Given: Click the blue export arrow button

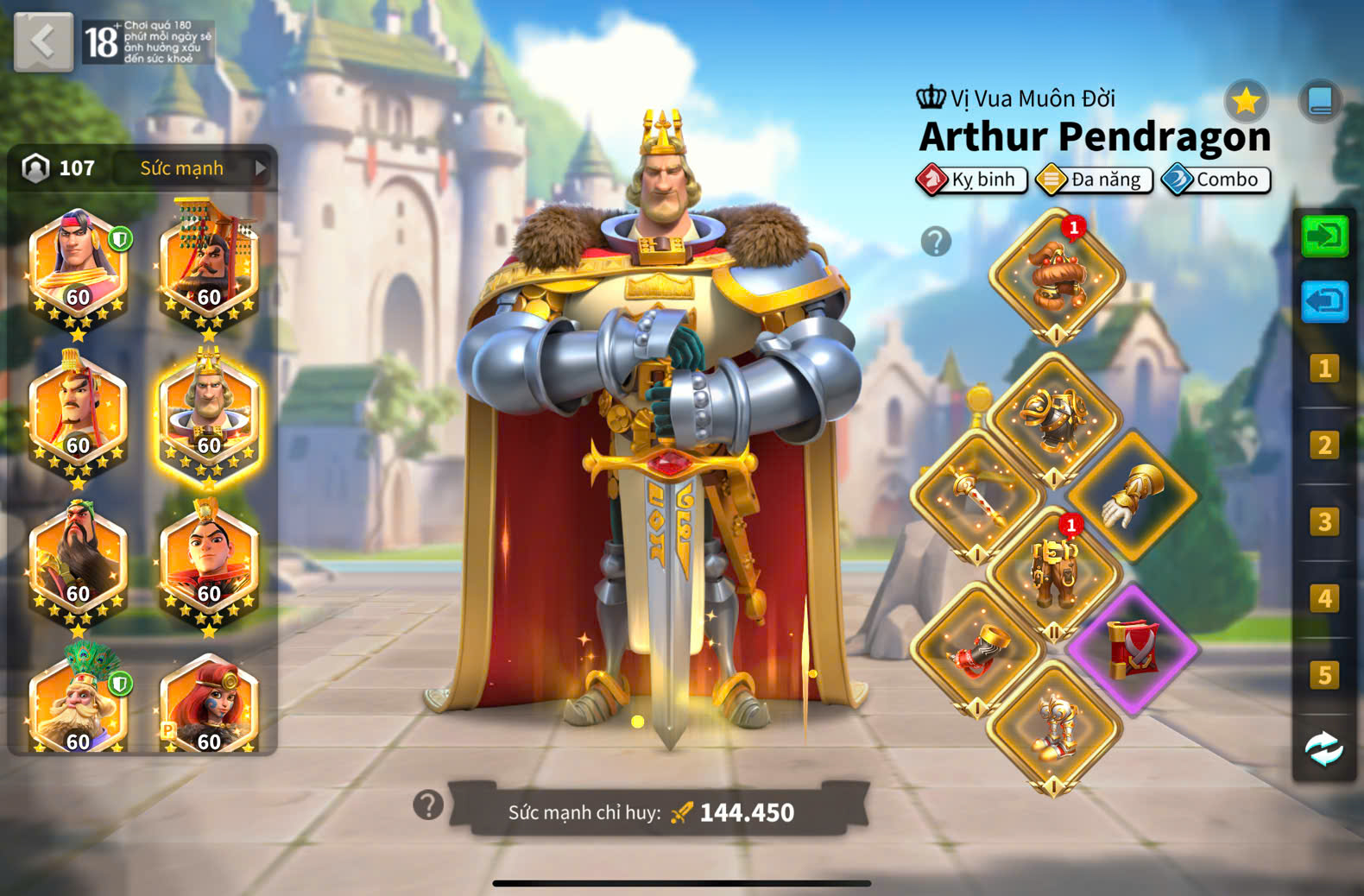Looking at the screenshot, I should click(1323, 301).
